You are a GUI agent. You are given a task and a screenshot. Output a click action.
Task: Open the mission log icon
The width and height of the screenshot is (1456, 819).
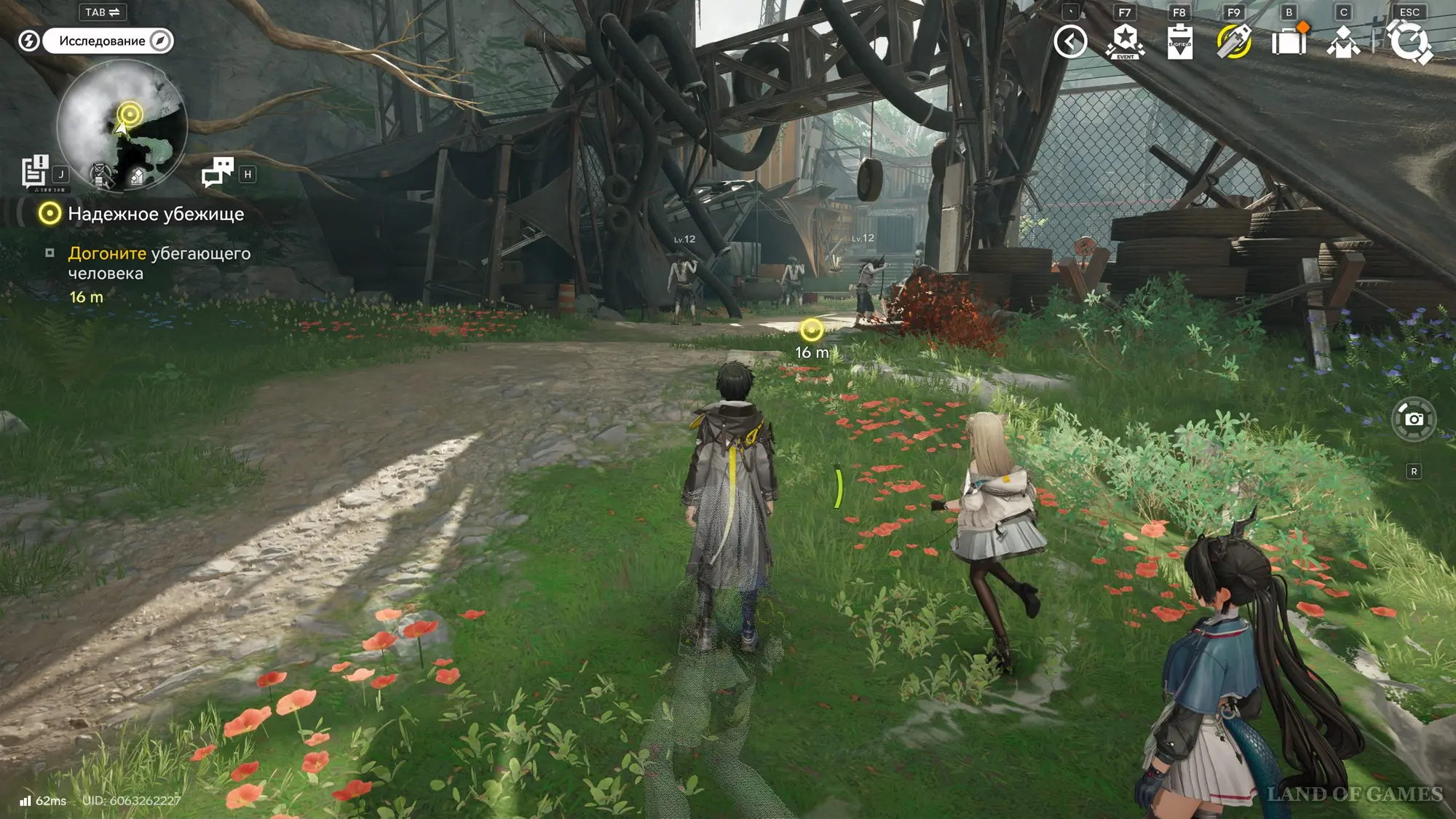(x=34, y=172)
